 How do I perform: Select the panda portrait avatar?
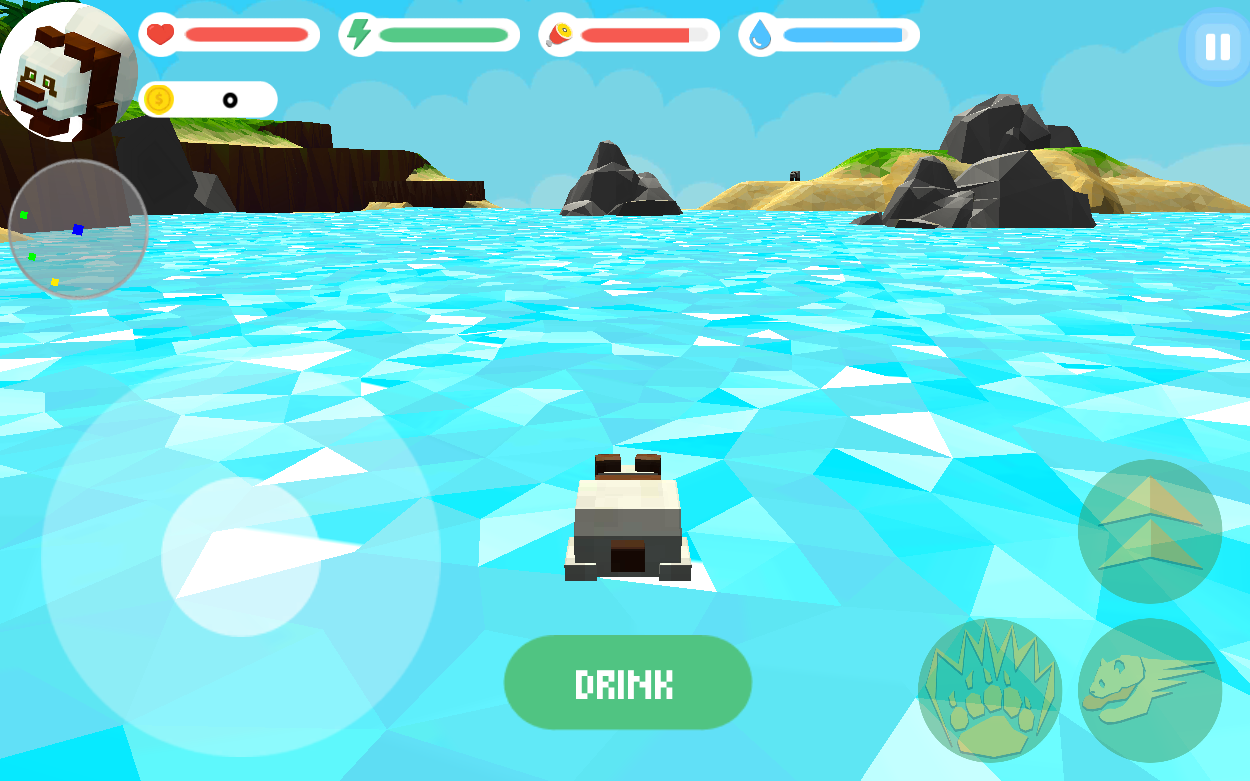66,72
